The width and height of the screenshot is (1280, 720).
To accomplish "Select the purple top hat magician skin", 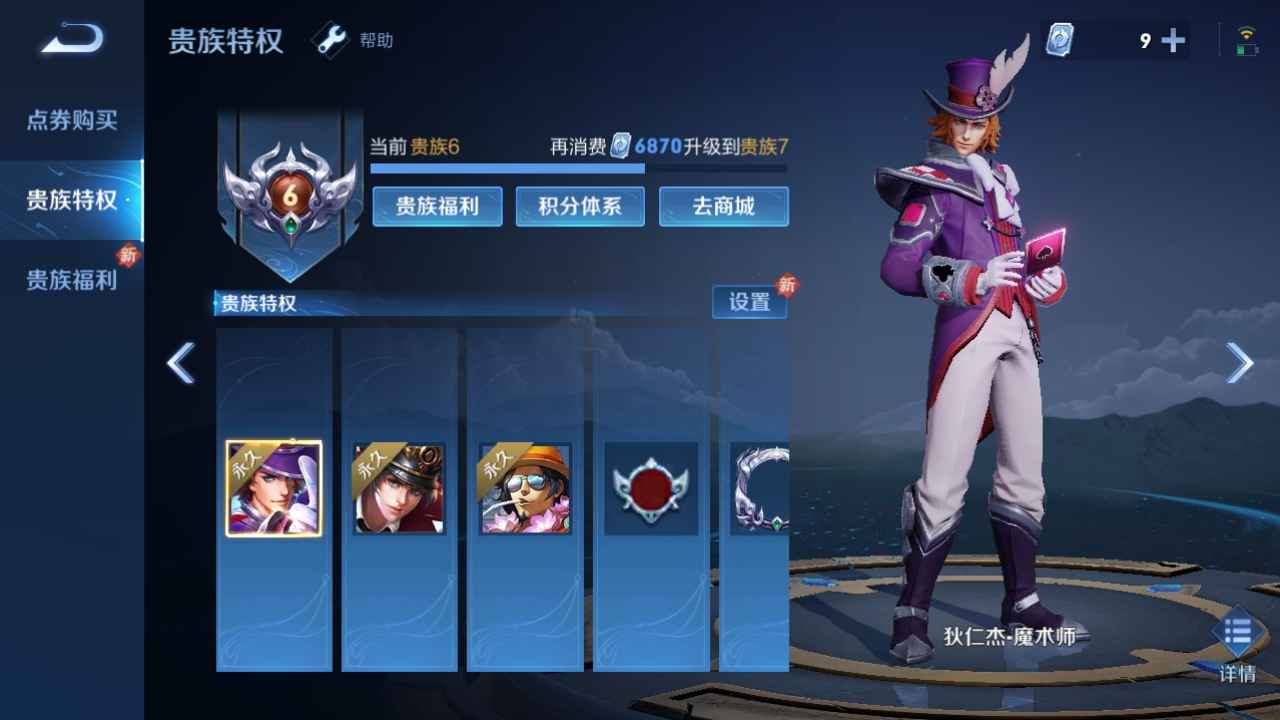I will point(274,488).
